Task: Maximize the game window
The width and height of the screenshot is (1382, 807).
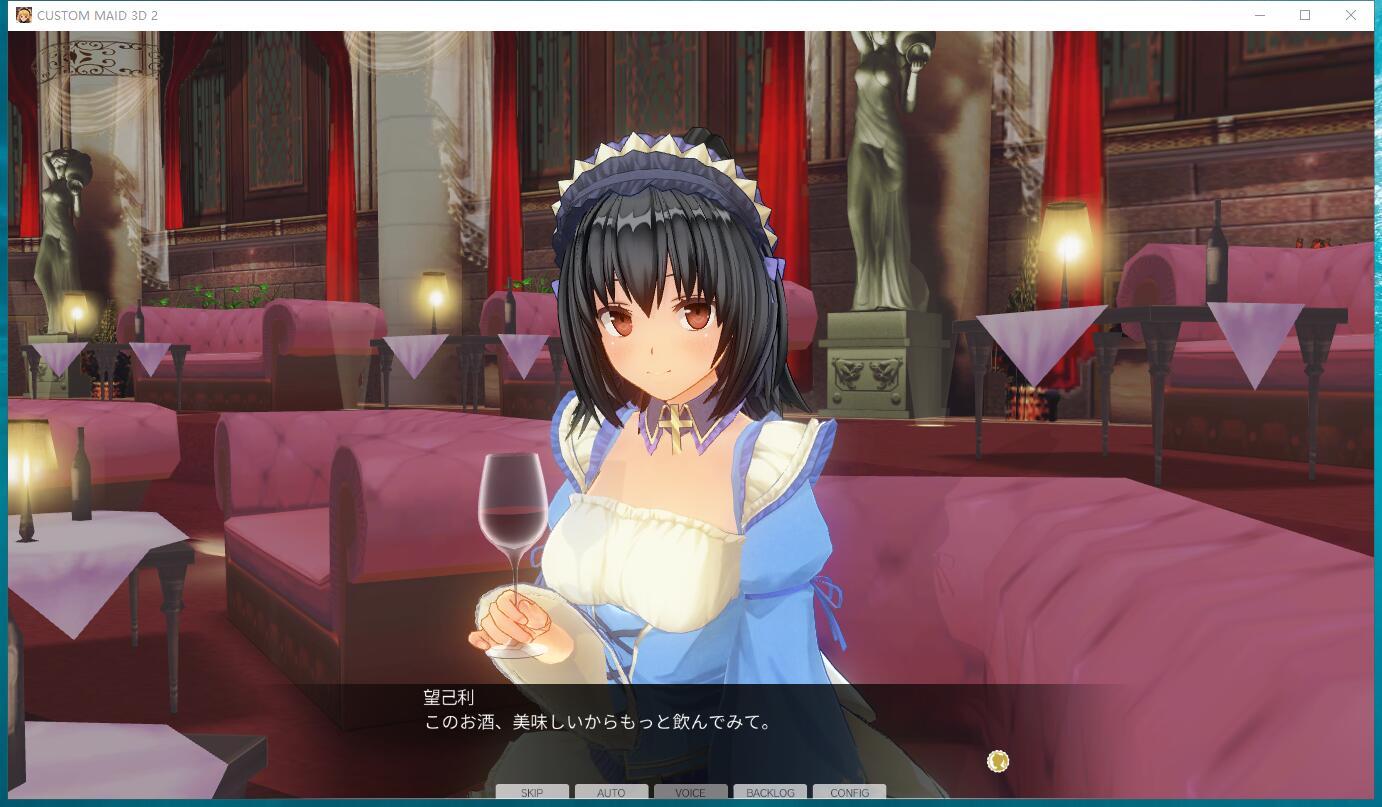Action: click(x=1304, y=15)
